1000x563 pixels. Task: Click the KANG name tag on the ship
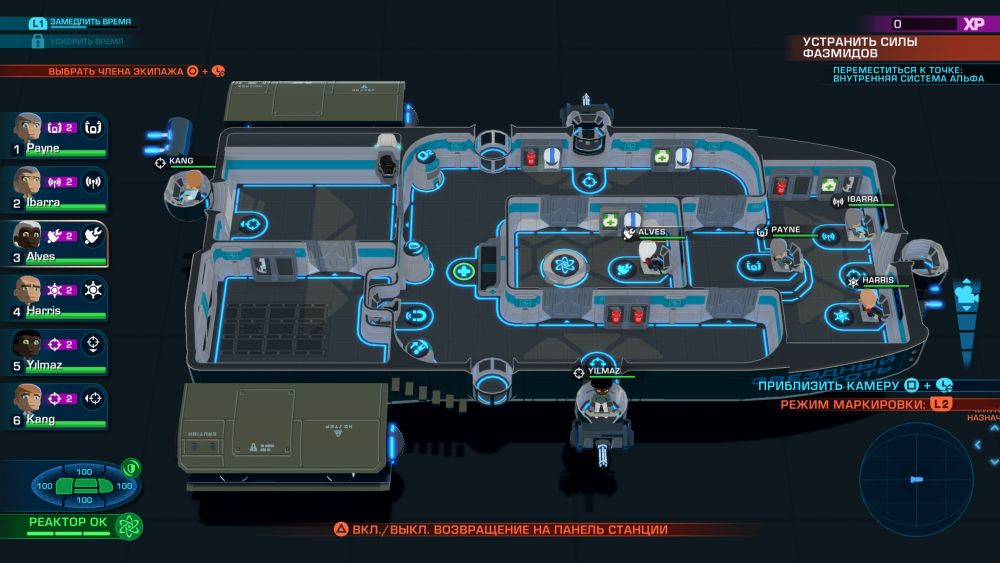(180, 160)
